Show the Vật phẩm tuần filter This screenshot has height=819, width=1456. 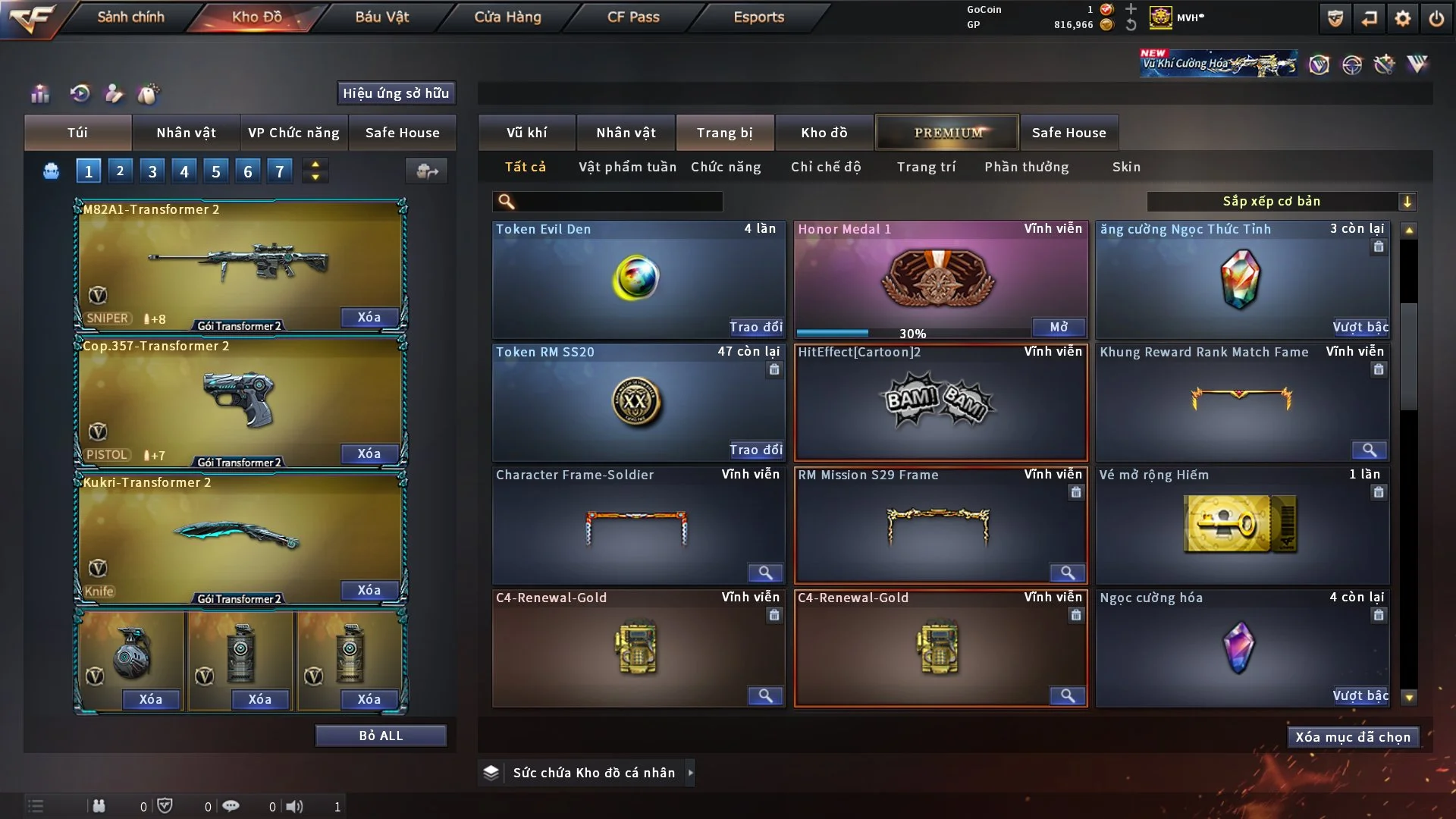[627, 167]
